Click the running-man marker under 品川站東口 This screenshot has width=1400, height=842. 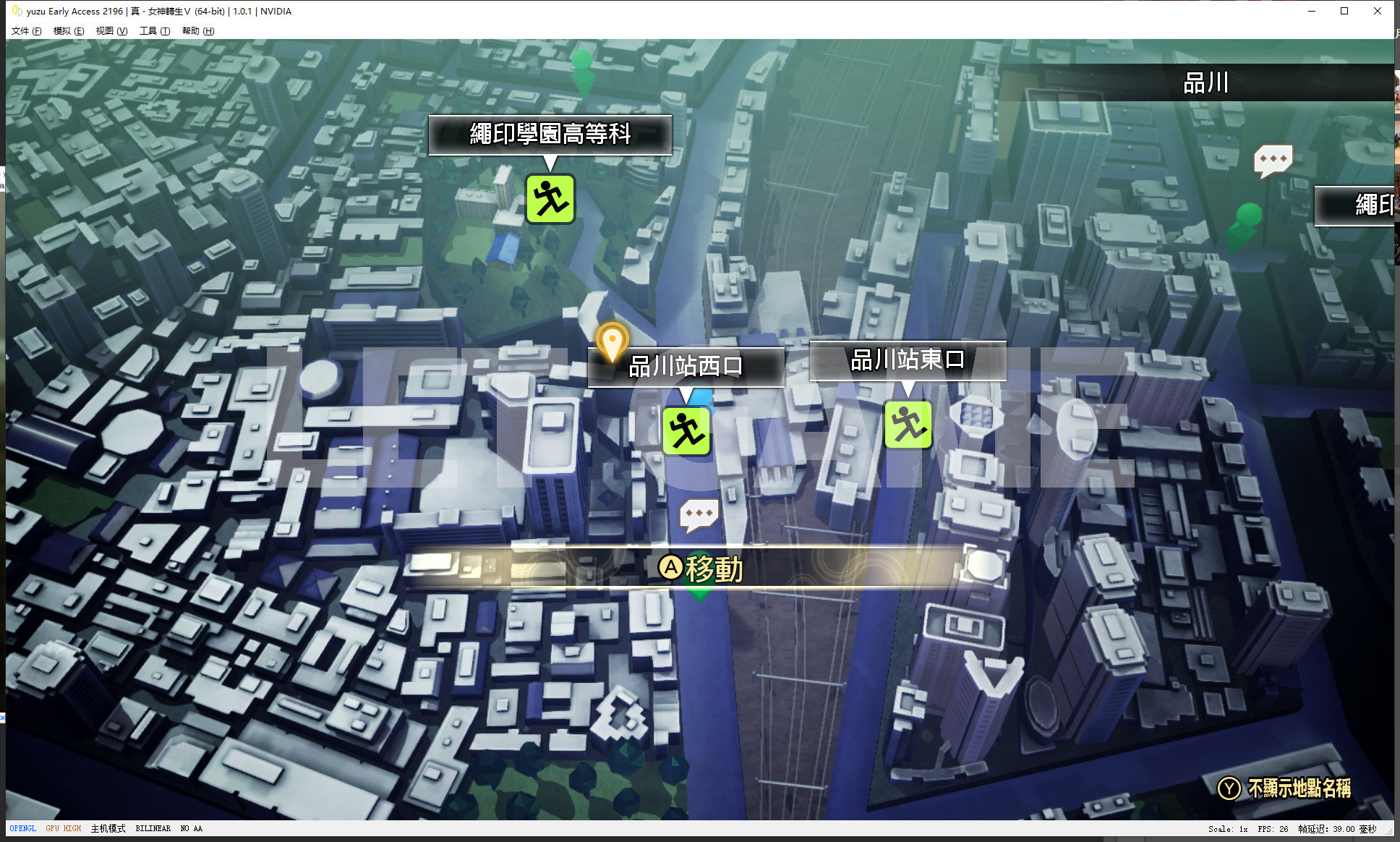908,425
